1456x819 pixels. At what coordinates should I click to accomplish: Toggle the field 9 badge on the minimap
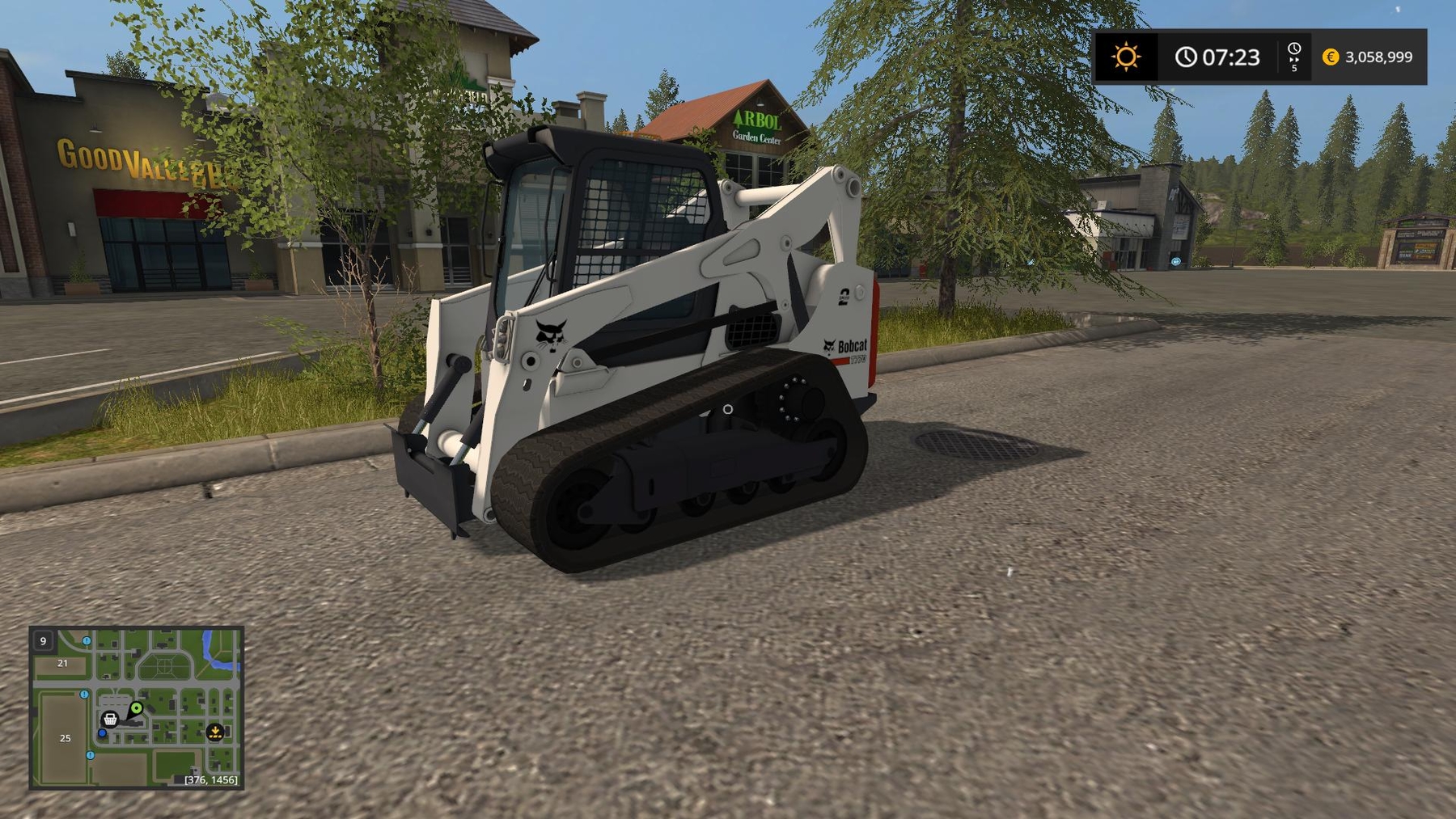click(43, 641)
